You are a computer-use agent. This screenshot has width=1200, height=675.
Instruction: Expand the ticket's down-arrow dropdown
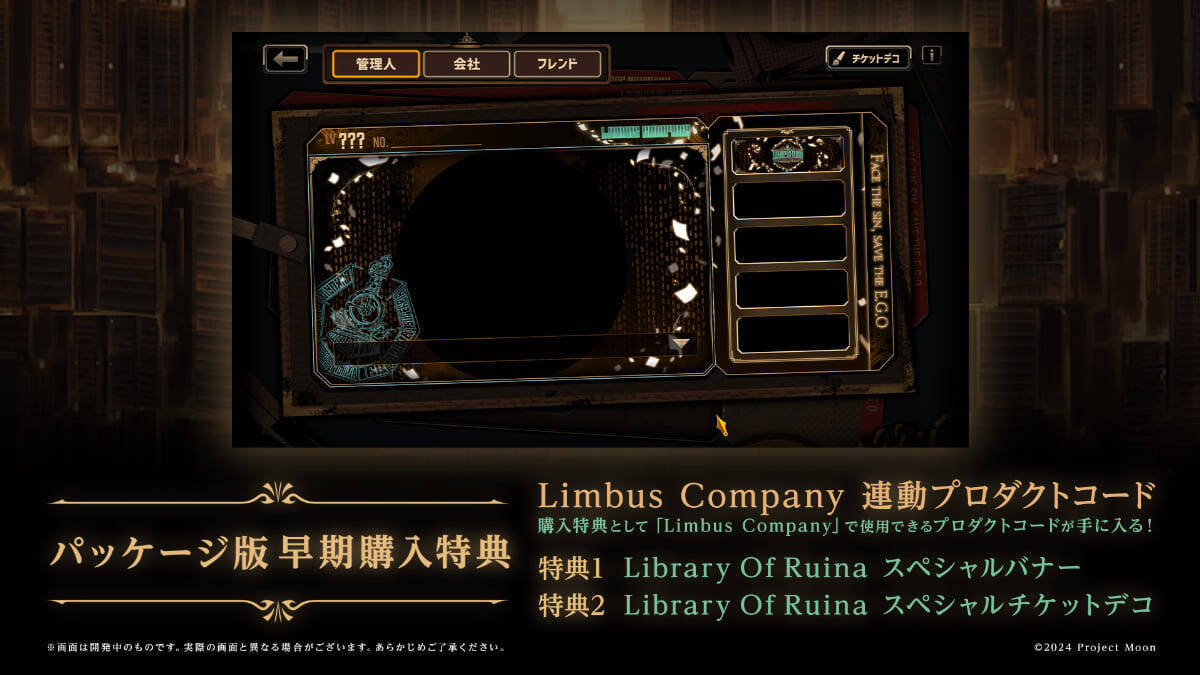[680, 344]
